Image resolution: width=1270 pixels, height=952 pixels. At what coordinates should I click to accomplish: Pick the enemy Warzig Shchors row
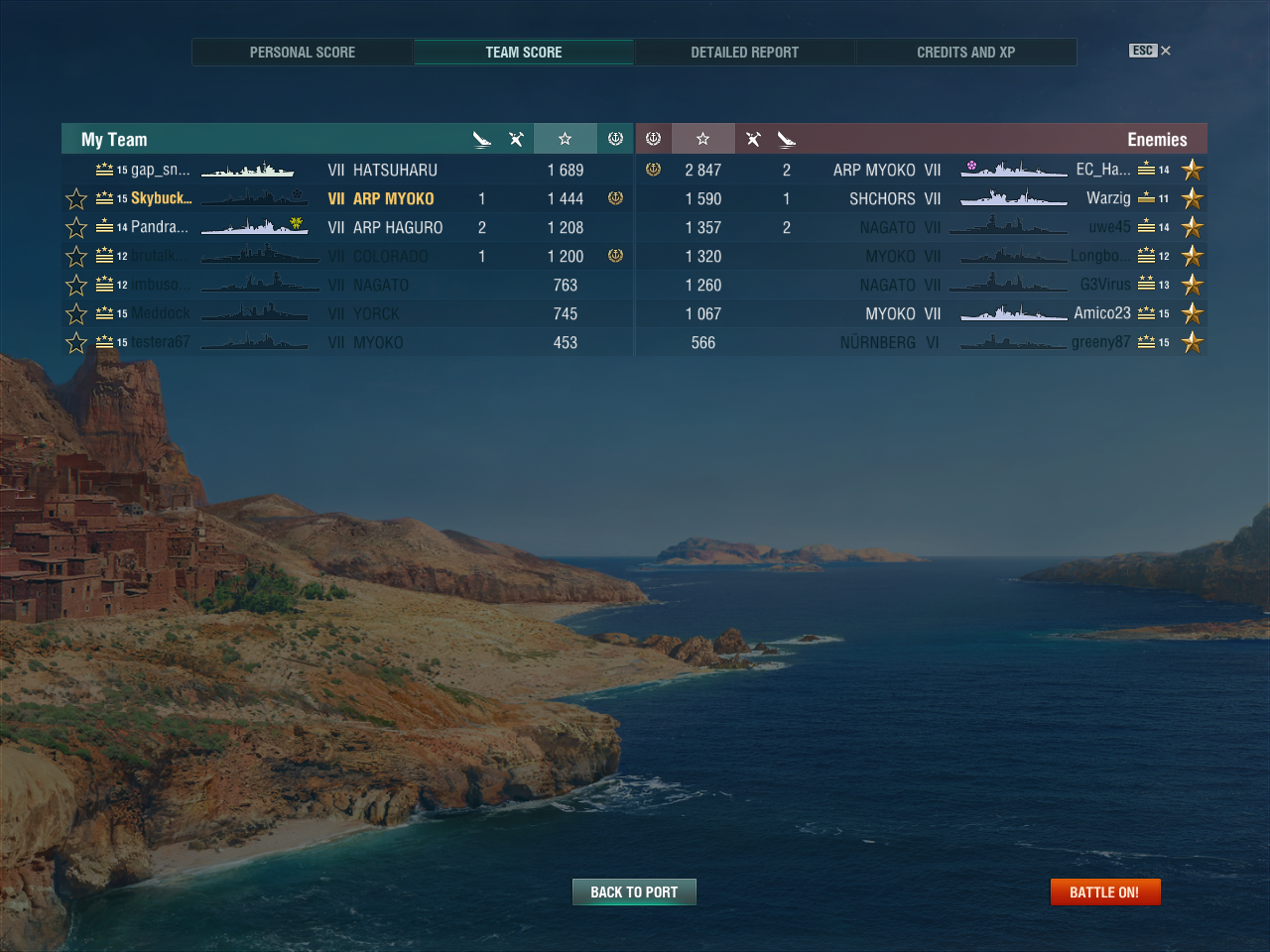coord(921,198)
